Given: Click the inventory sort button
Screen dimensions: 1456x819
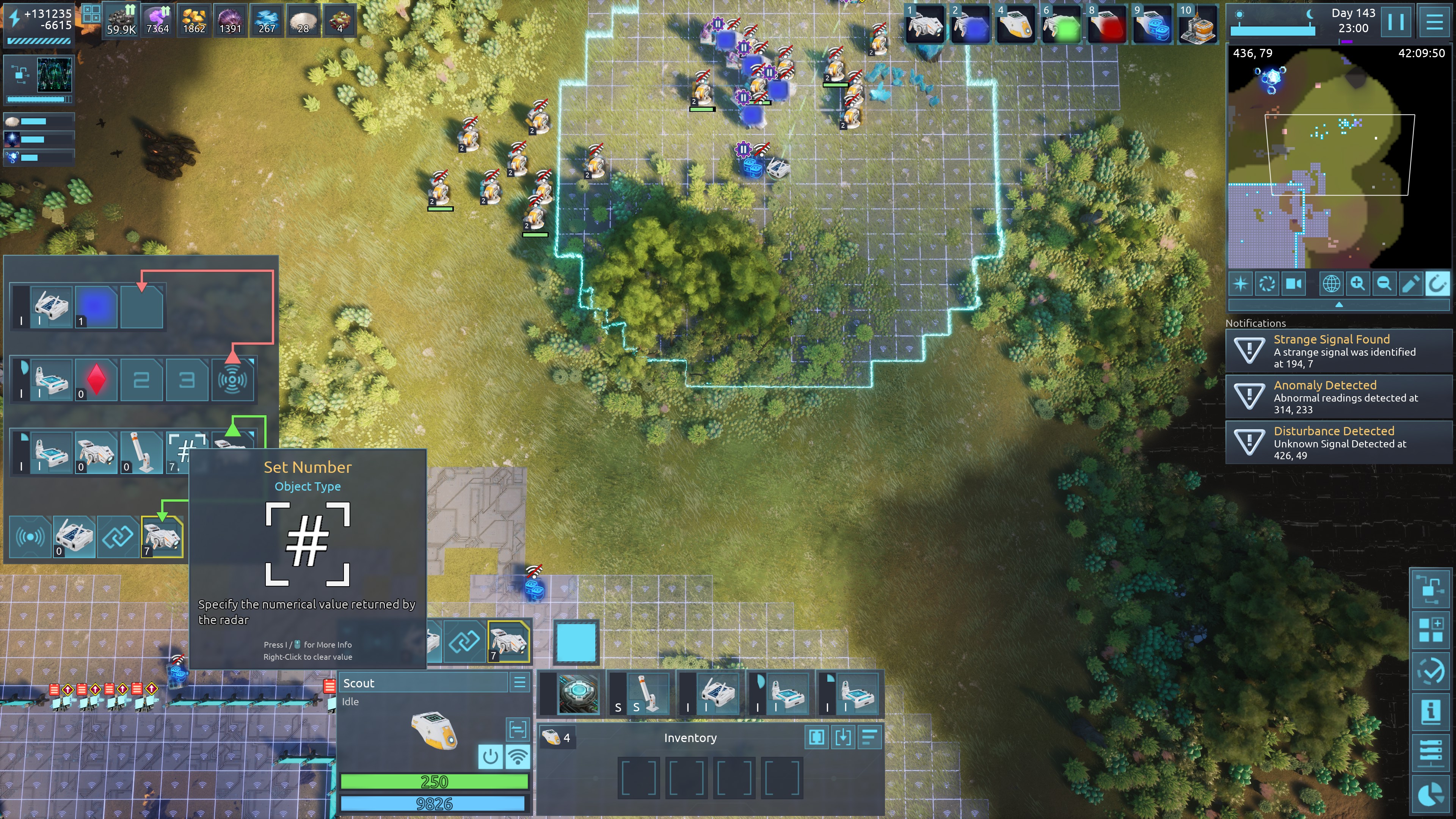Looking at the screenshot, I should (x=869, y=737).
